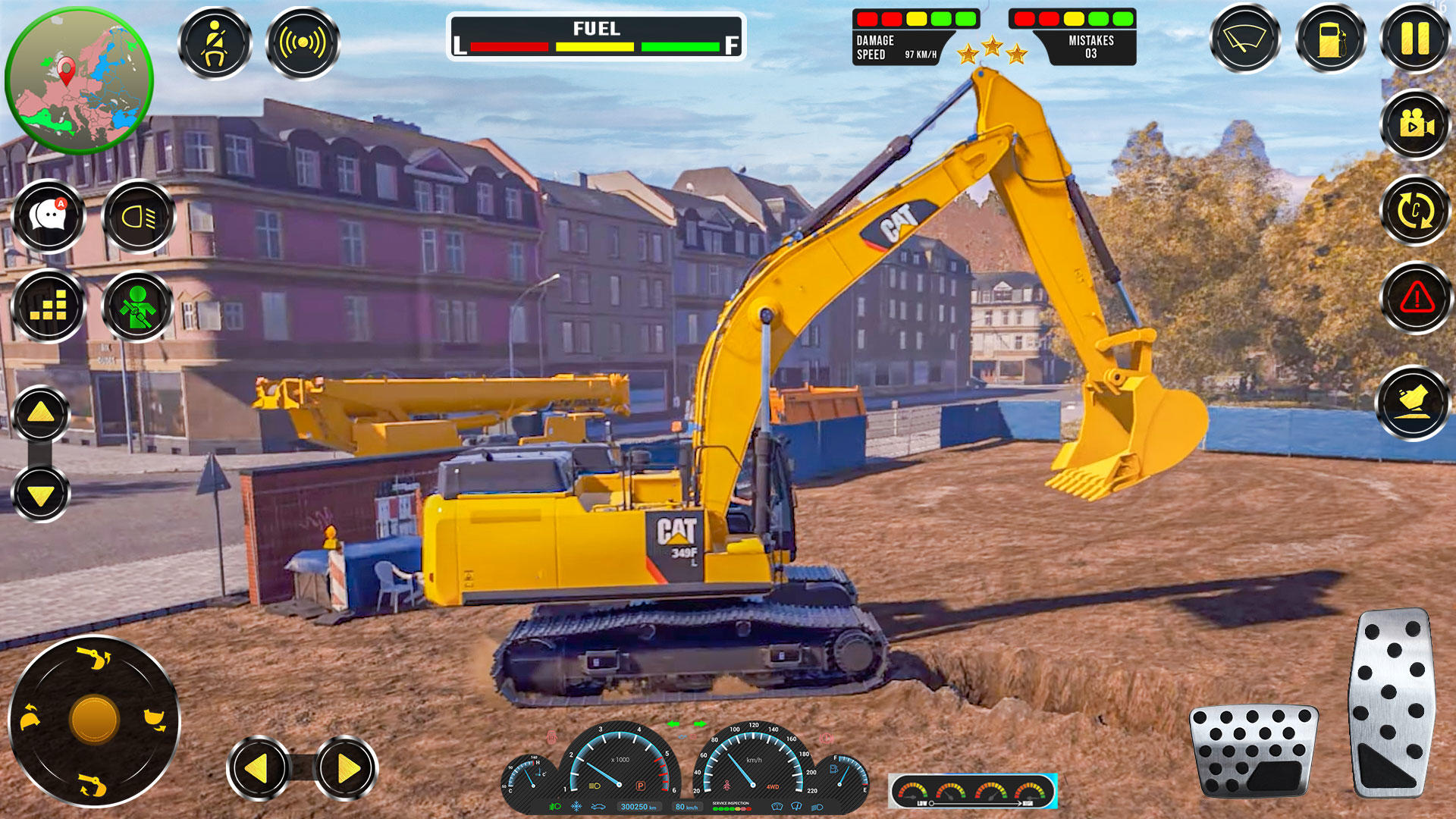This screenshot has height=819, width=1456.
Task: Open the yellow bar-graph button
Action: (x=49, y=306)
